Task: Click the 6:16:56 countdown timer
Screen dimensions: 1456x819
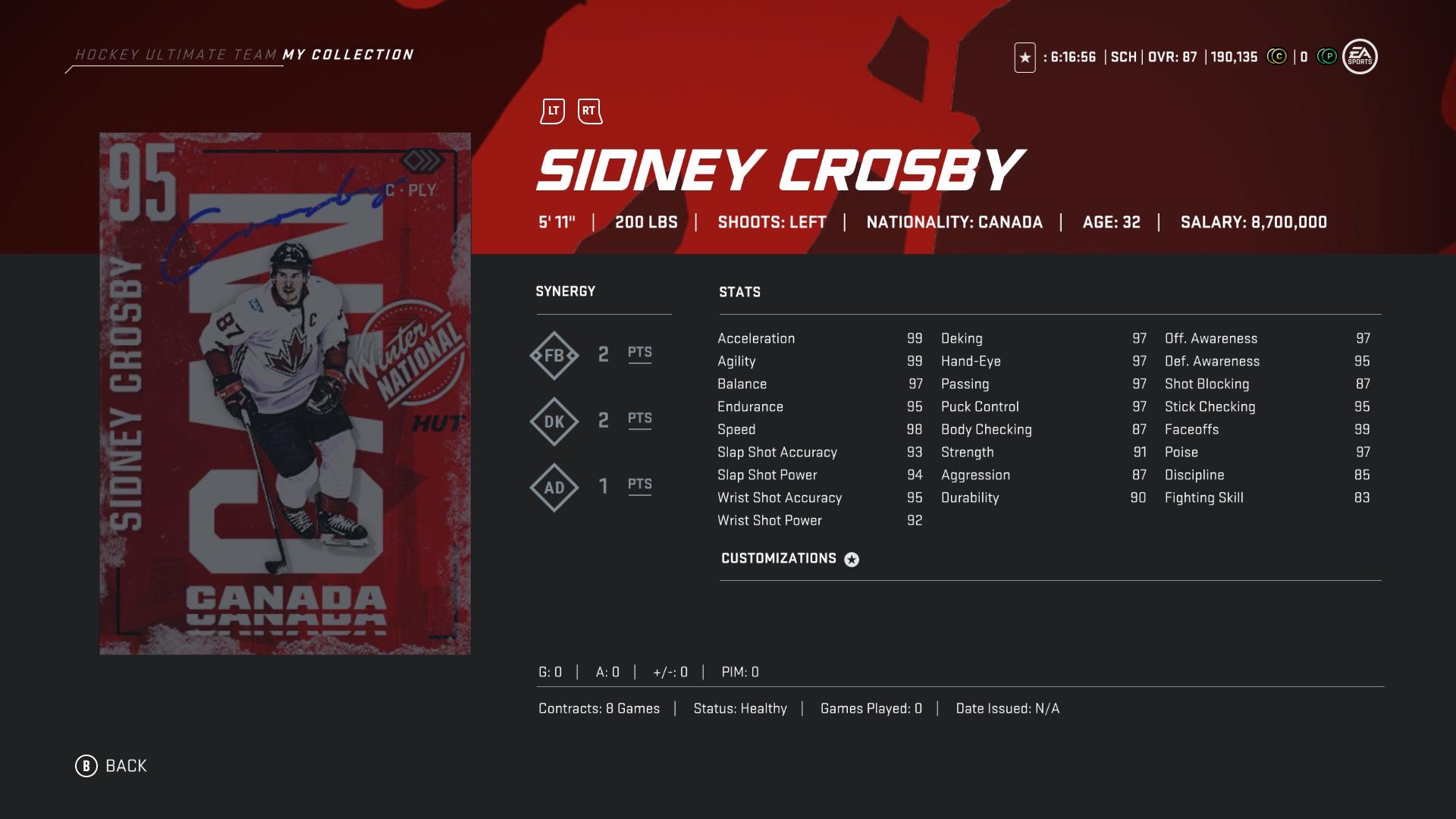Action: point(1071,55)
